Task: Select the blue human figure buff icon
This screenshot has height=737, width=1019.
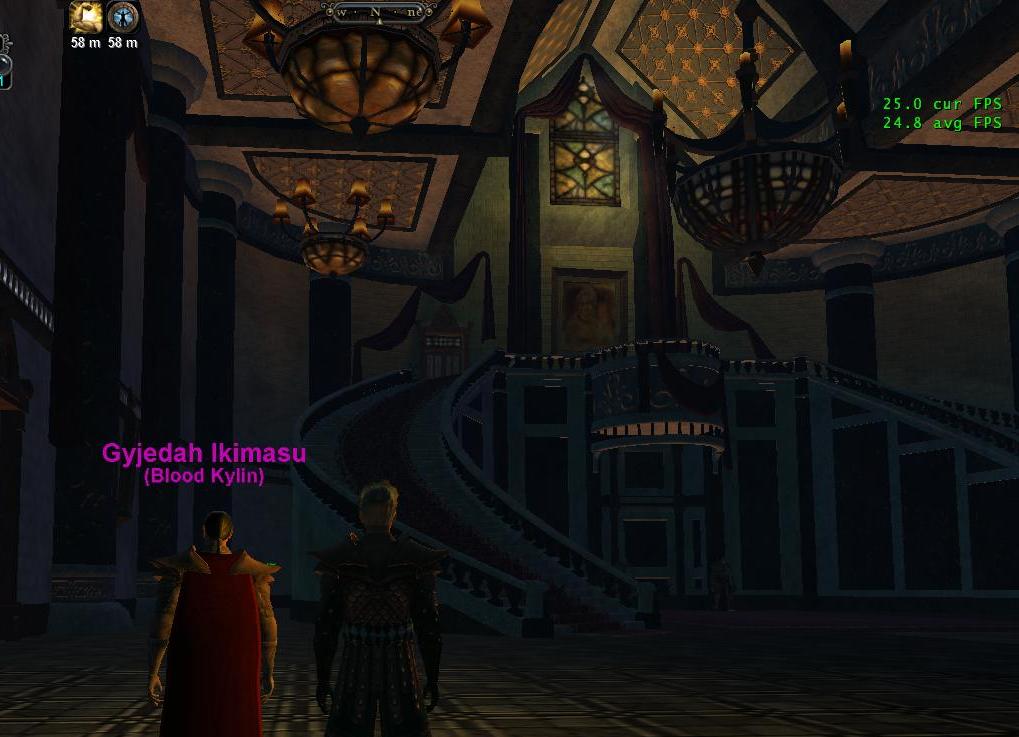Action: pyautogui.click(x=122, y=17)
